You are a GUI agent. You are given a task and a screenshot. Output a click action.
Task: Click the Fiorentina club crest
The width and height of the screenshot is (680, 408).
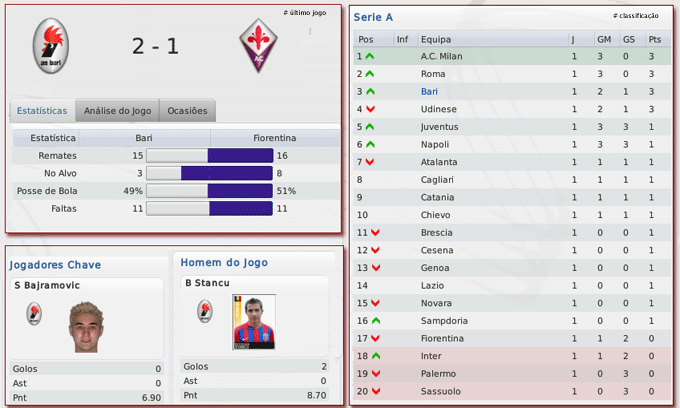click(x=258, y=45)
